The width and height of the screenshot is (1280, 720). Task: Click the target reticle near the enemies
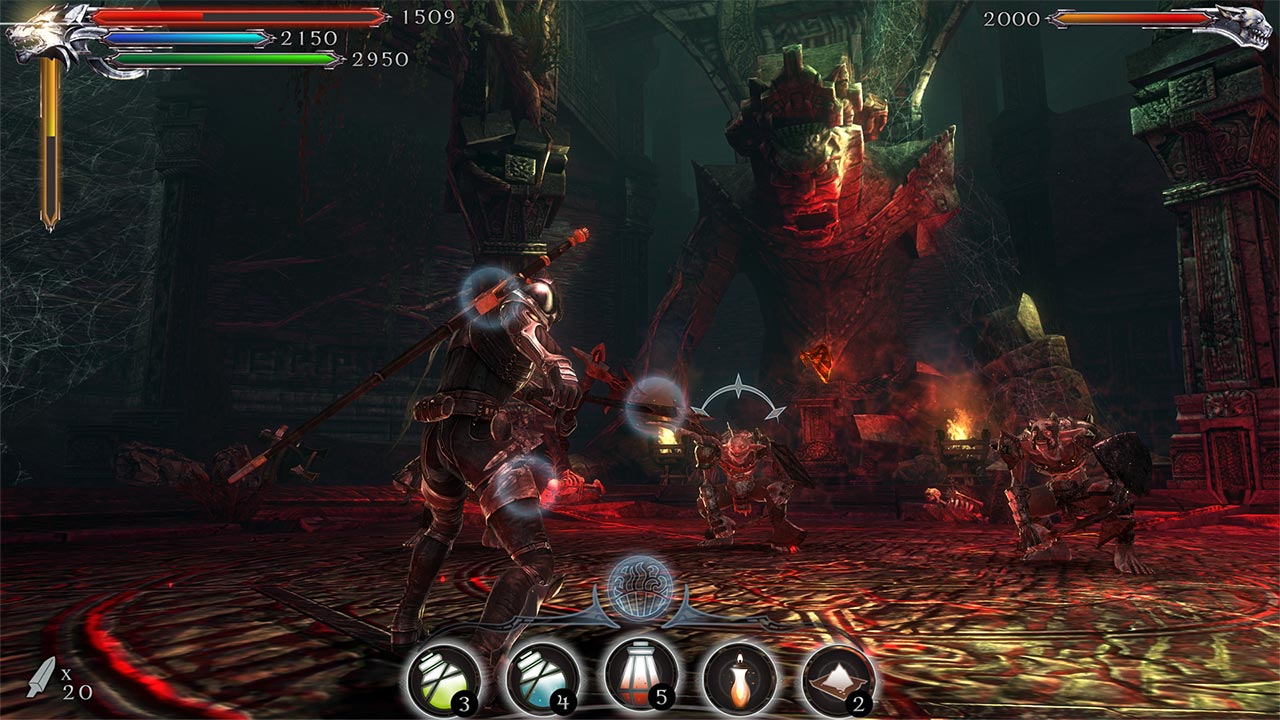point(740,393)
